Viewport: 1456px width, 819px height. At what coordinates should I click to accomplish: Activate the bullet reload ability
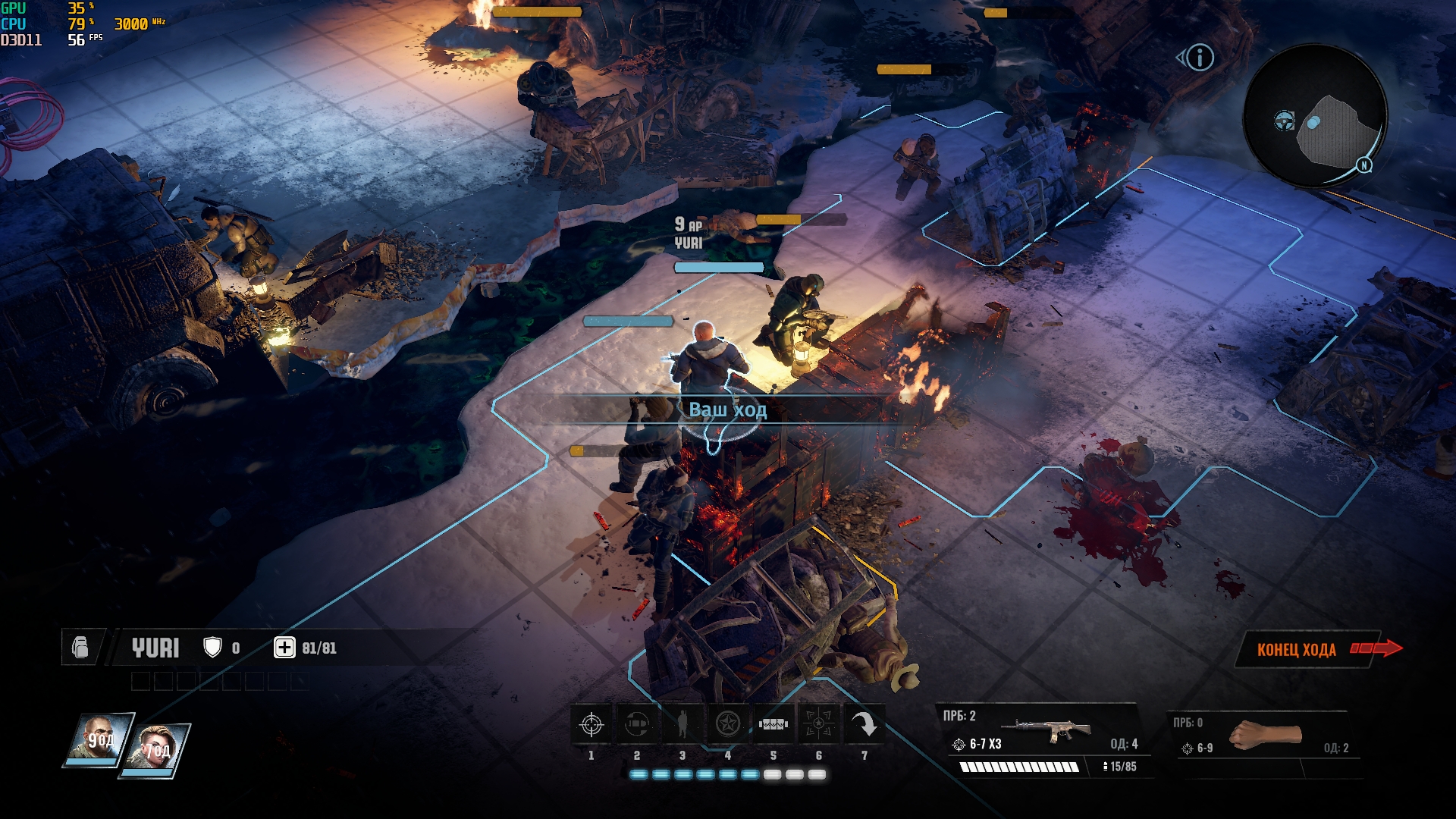[x=637, y=725]
